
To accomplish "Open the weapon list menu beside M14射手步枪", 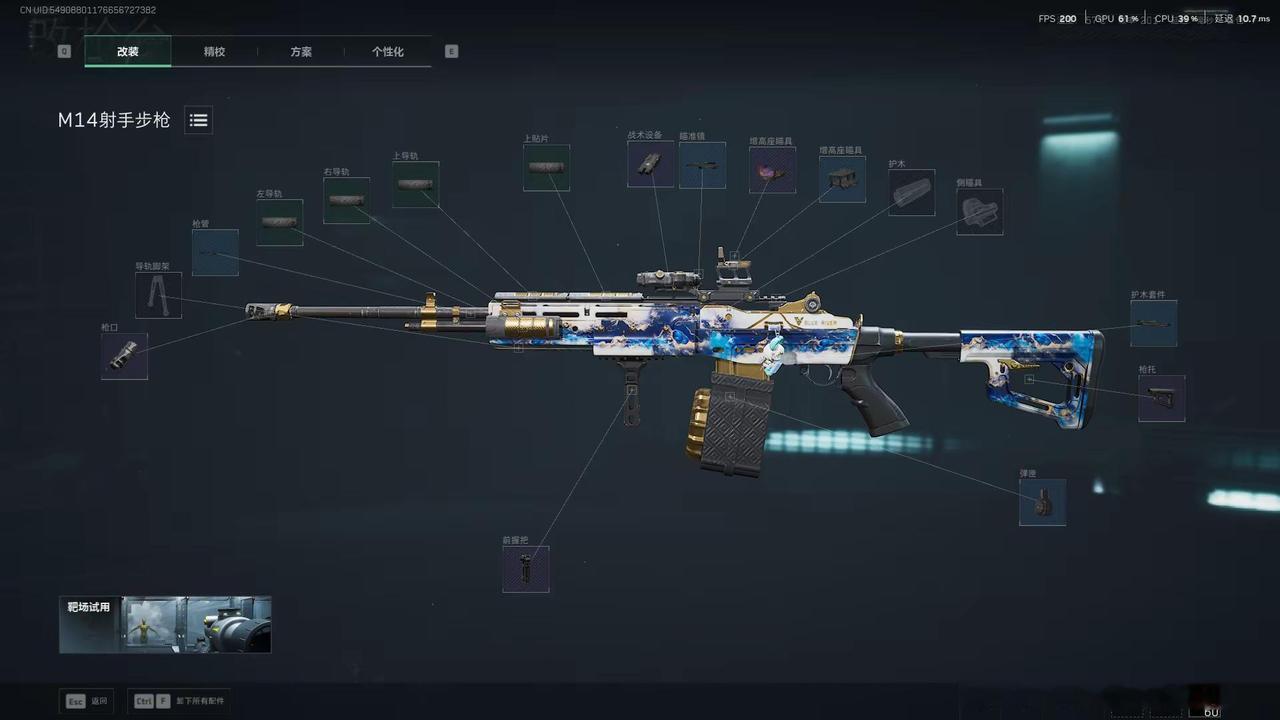I will click(x=198, y=120).
